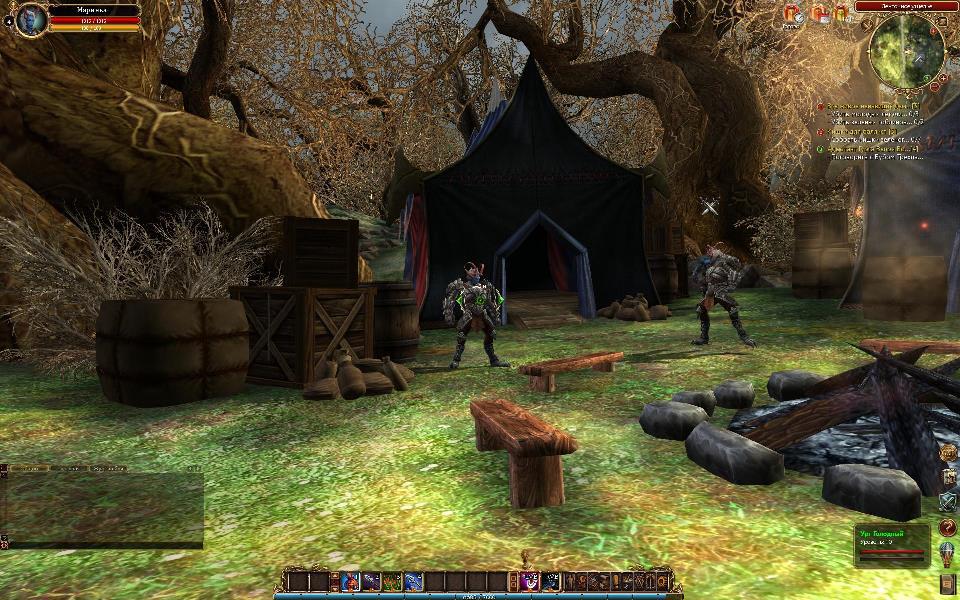
Task: Open the gift box with calendar icon
Action: tap(819, 14)
